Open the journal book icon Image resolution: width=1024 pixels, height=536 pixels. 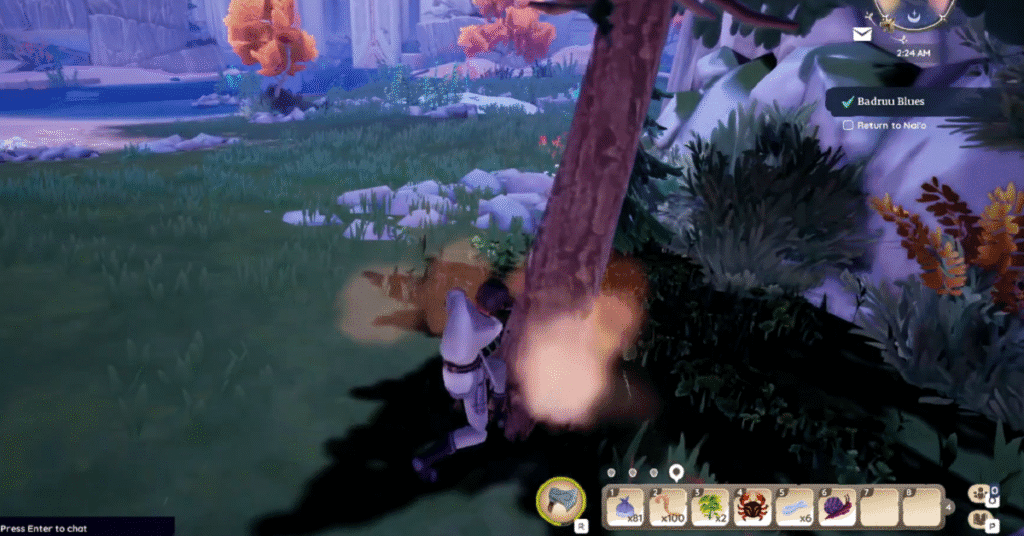(978, 518)
